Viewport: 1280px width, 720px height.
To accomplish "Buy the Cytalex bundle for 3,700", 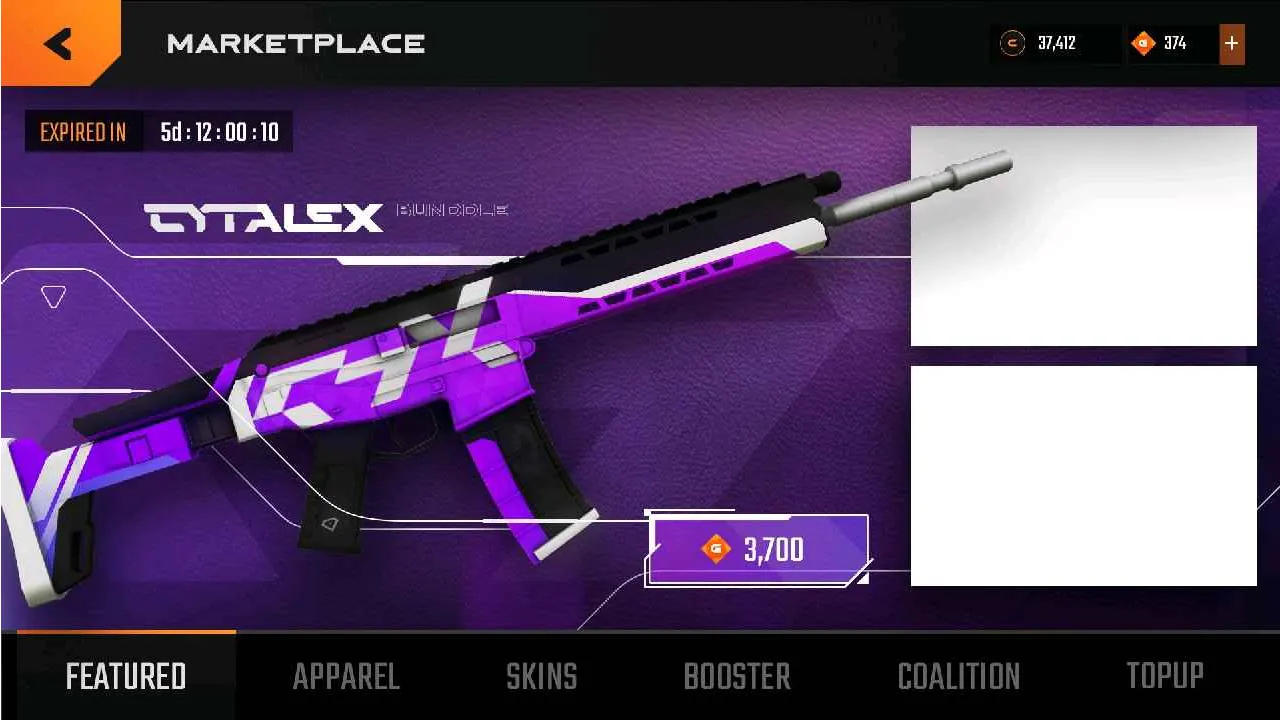I will pos(758,549).
